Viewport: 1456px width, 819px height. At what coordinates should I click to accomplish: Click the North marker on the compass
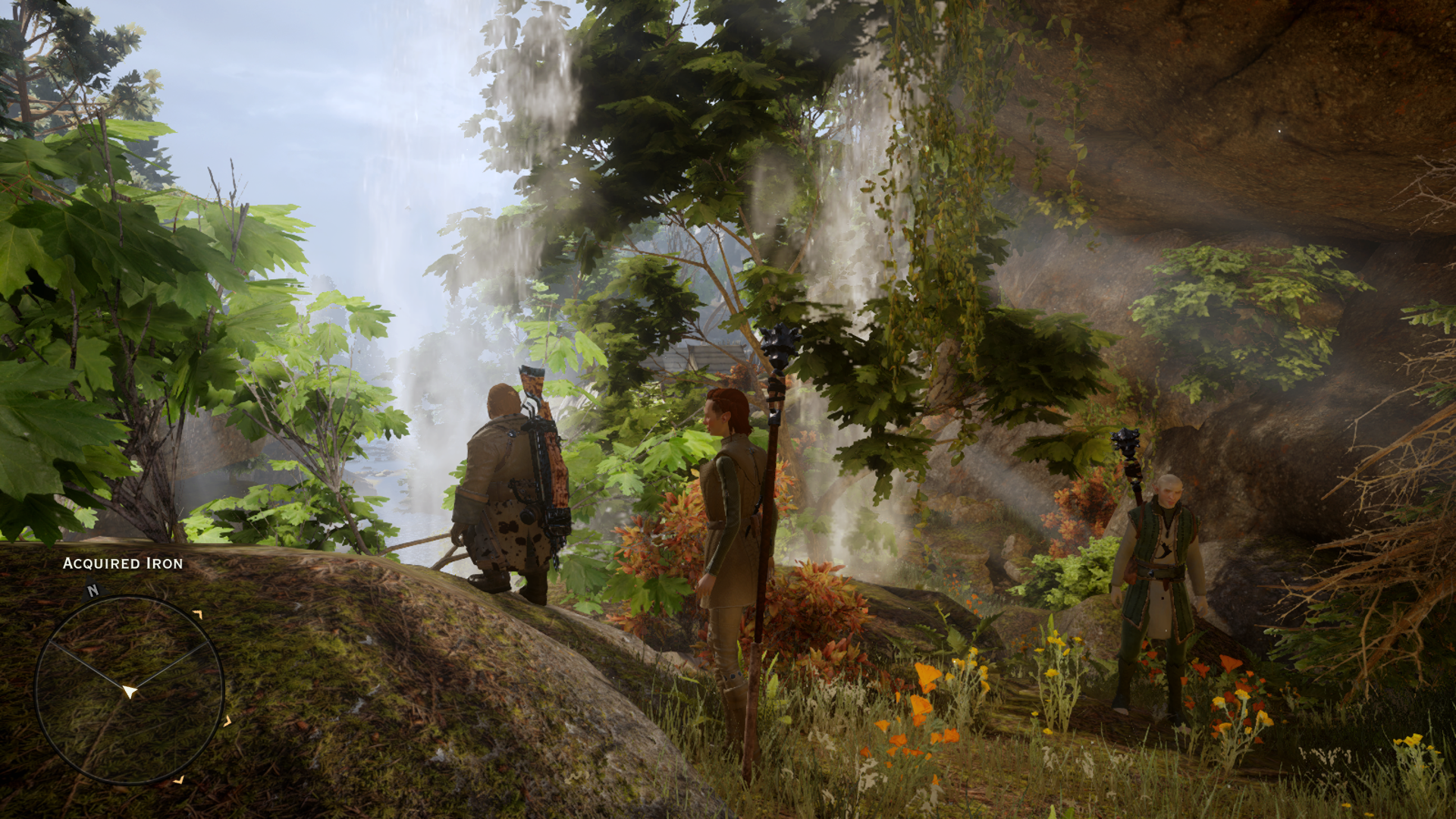click(92, 590)
